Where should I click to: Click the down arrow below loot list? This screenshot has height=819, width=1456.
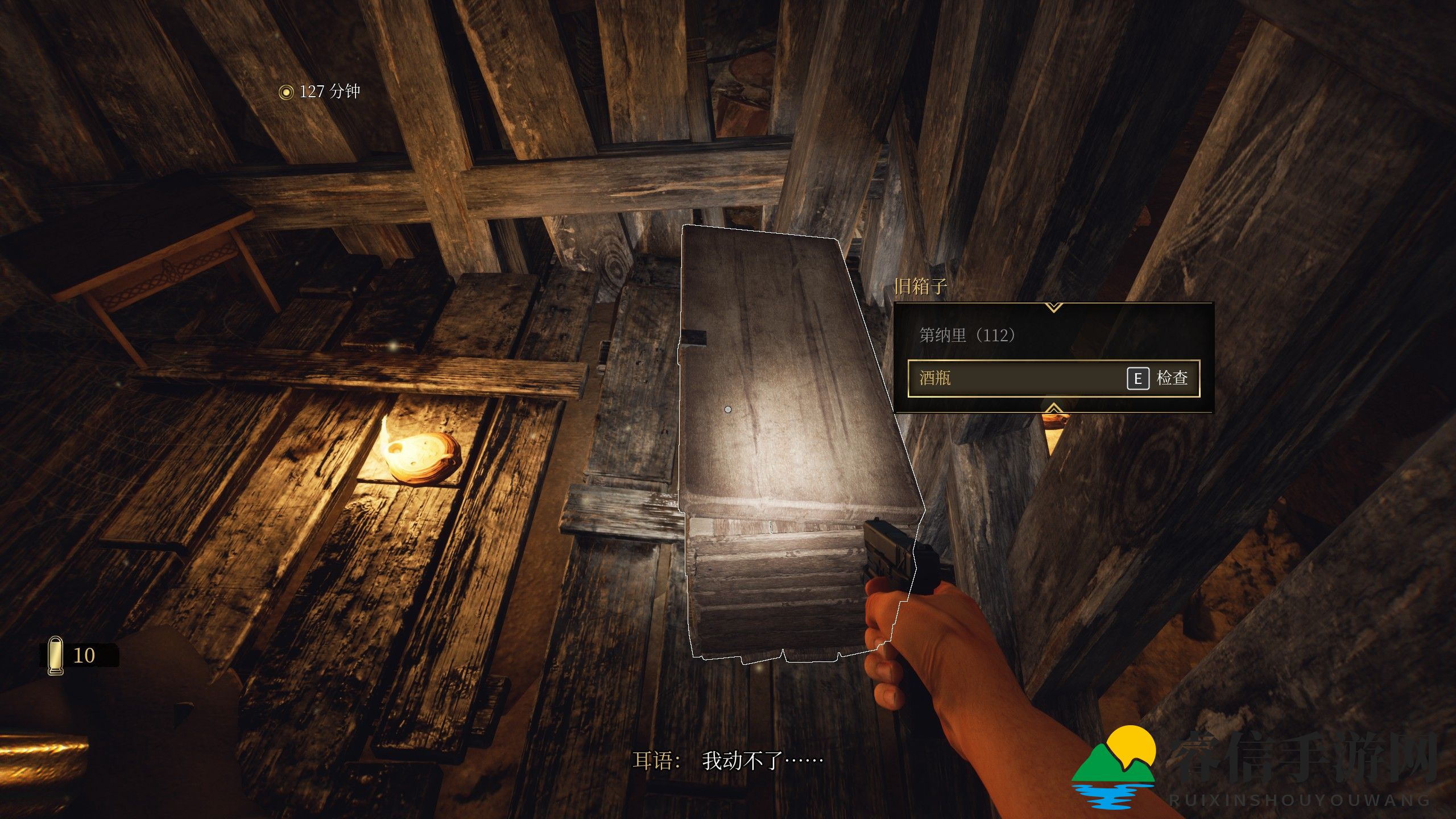coord(1053,408)
